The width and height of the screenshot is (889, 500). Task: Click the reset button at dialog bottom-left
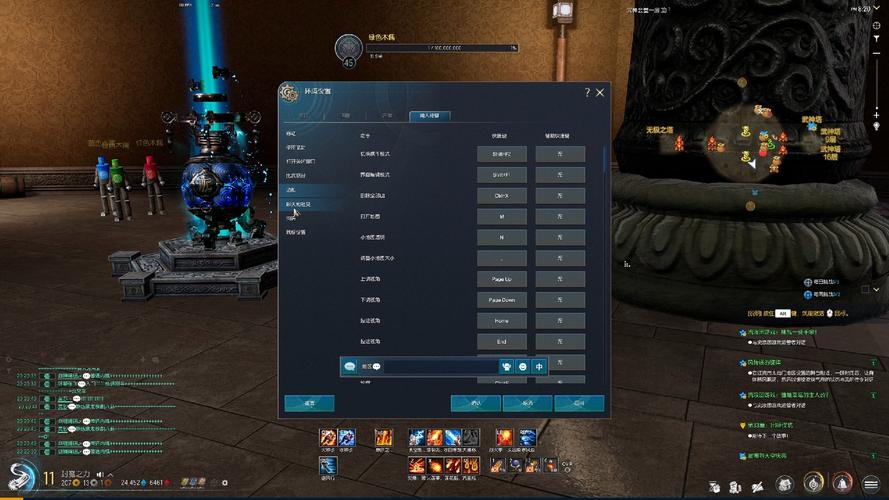pyautogui.click(x=309, y=403)
